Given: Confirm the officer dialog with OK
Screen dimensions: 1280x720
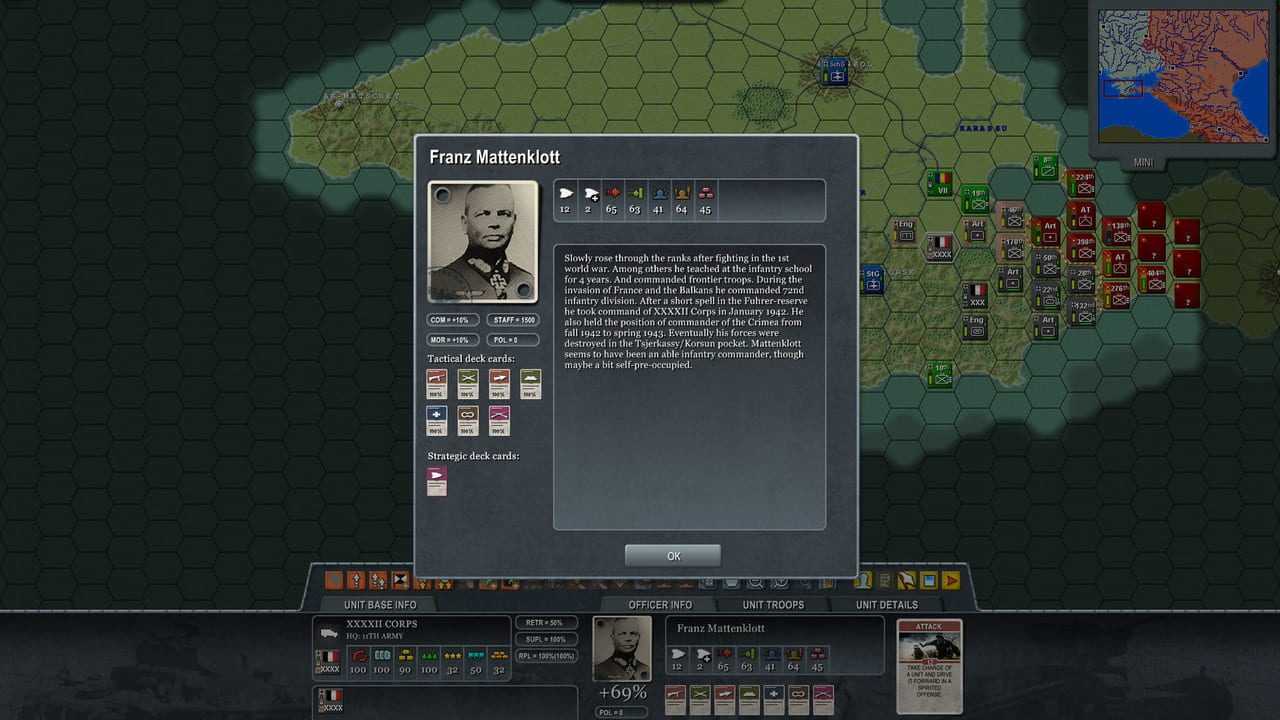Looking at the screenshot, I should point(673,556).
